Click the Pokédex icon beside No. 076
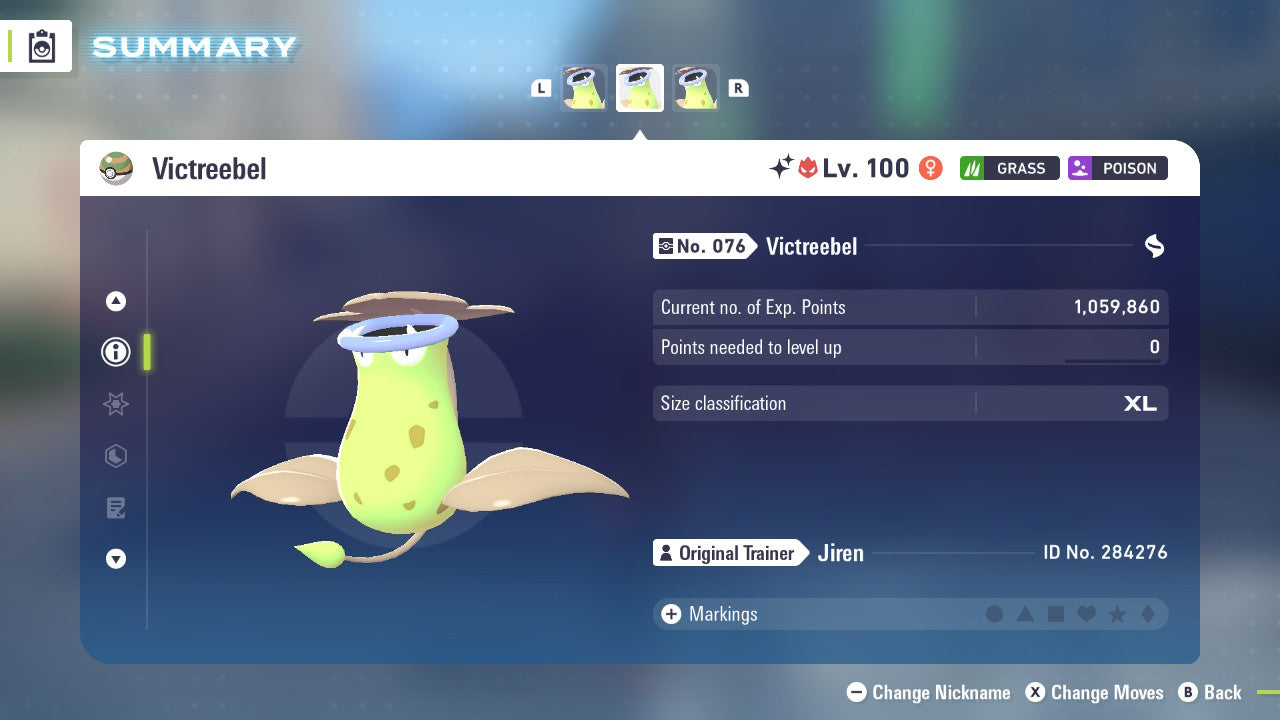 coord(667,246)
